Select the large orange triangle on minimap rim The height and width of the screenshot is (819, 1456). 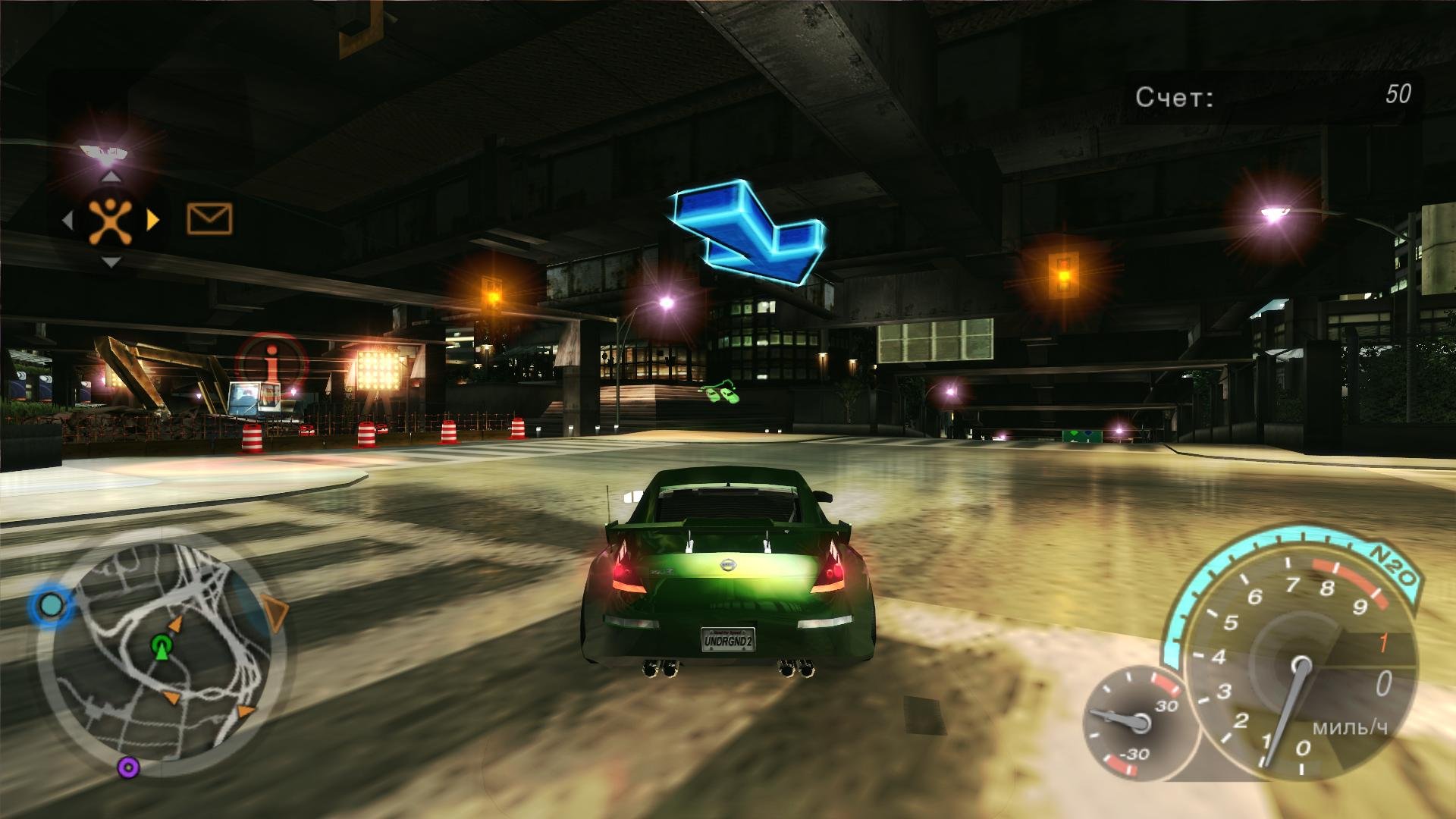275,613
